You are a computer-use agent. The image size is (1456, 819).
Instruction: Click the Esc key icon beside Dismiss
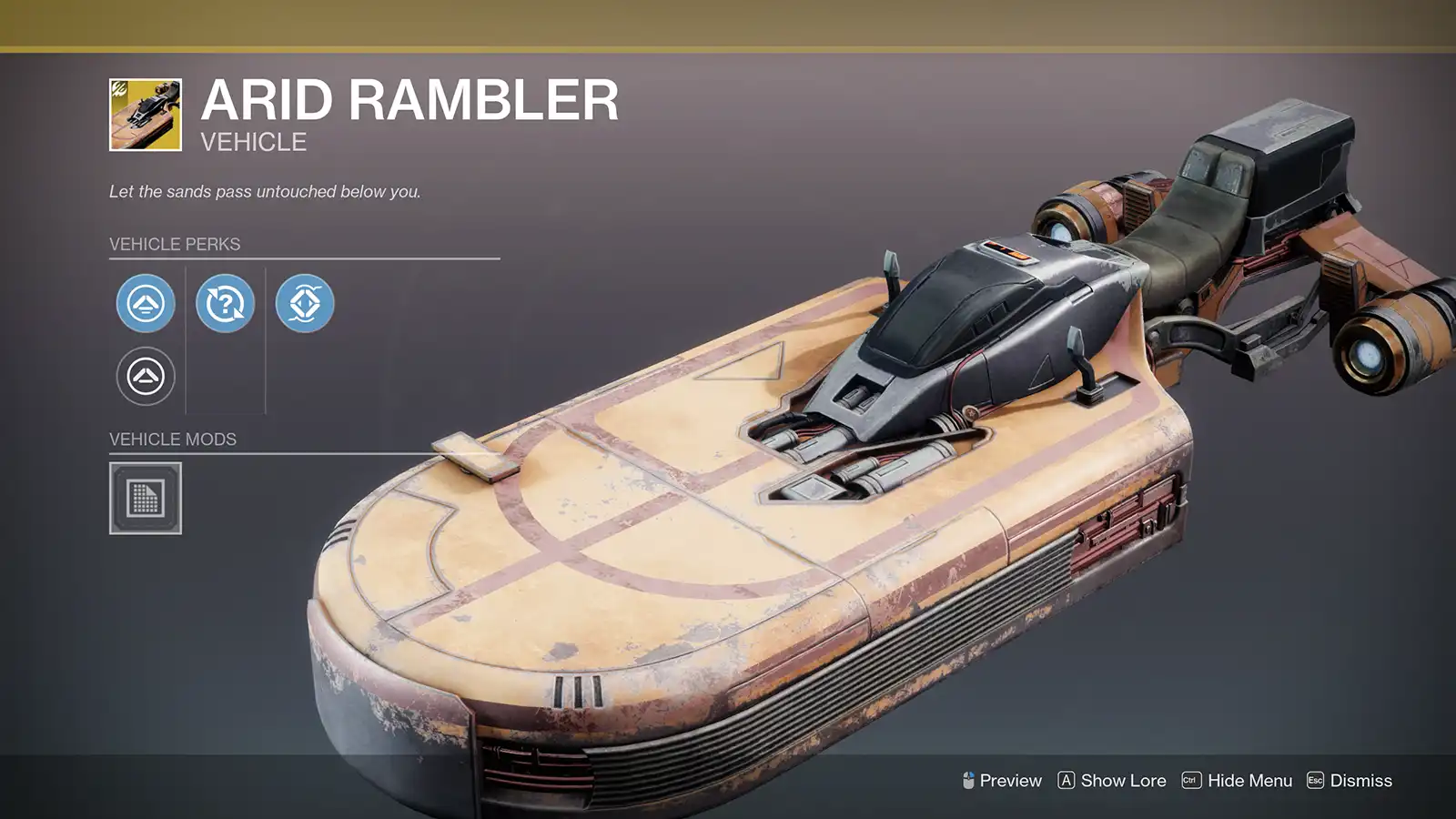1314,781
